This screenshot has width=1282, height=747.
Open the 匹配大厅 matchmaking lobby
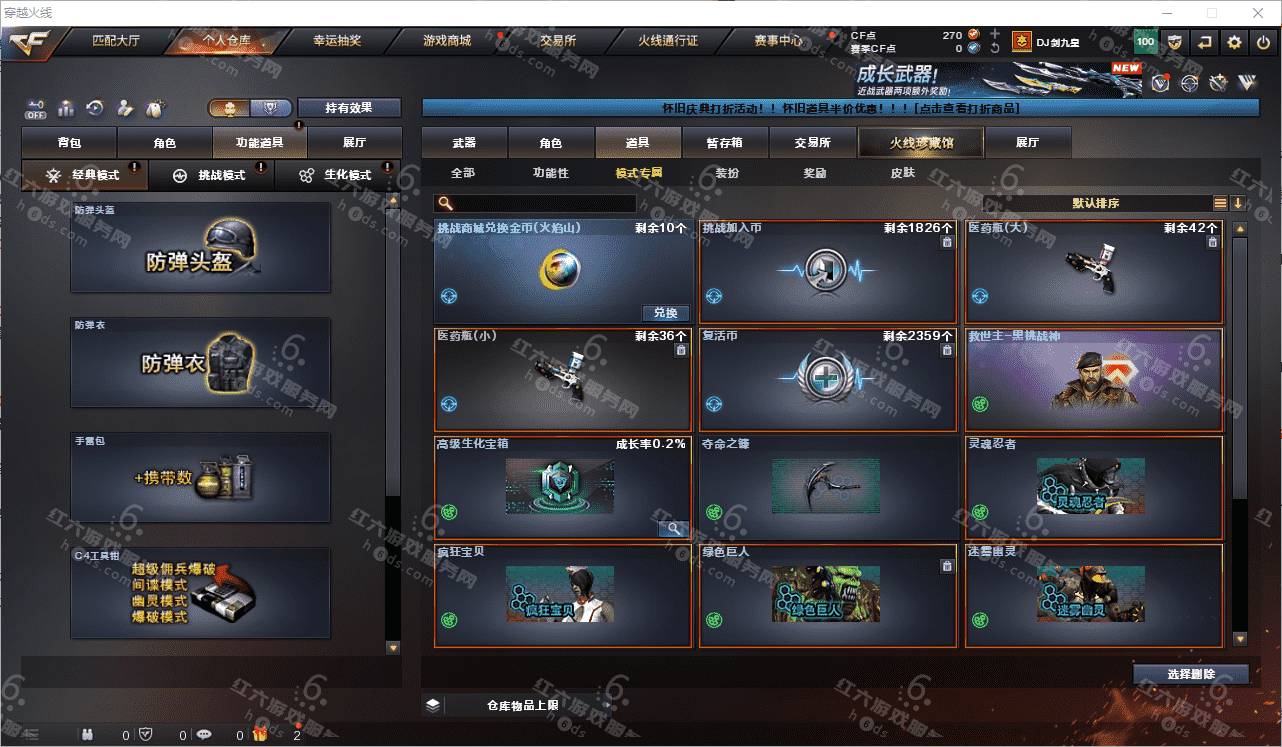click(x=116, y=41)
